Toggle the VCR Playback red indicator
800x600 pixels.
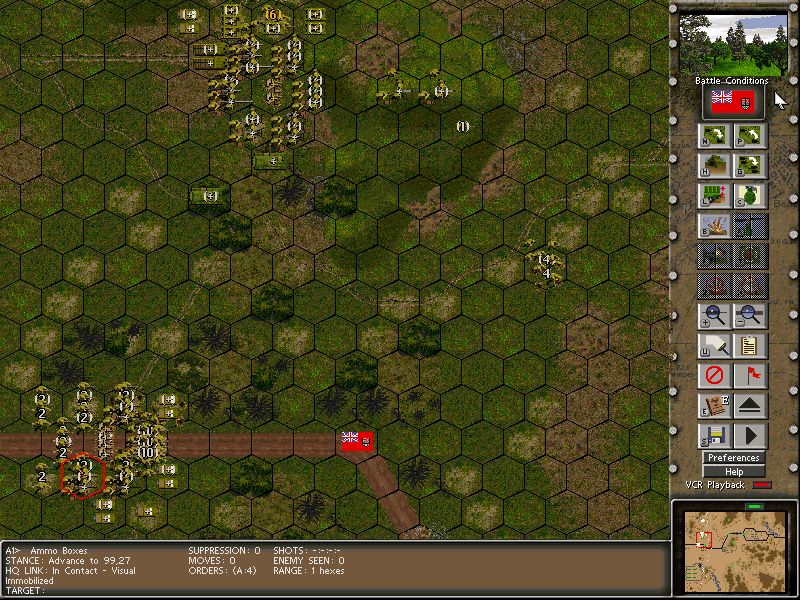click(x=762, y=486)
